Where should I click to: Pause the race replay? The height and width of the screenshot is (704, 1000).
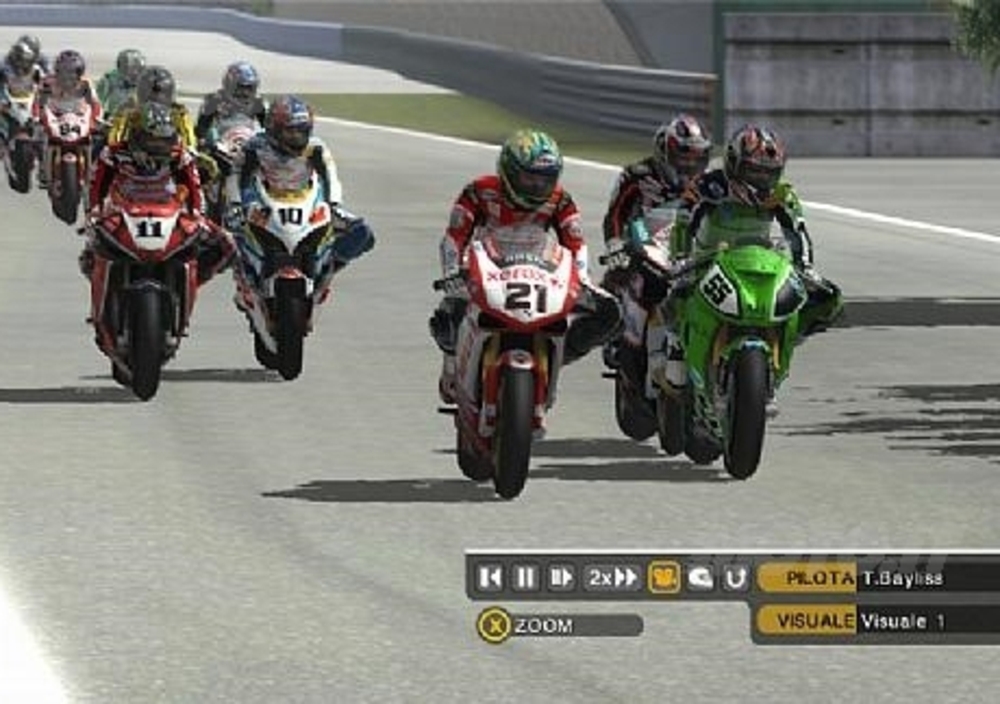526,577
